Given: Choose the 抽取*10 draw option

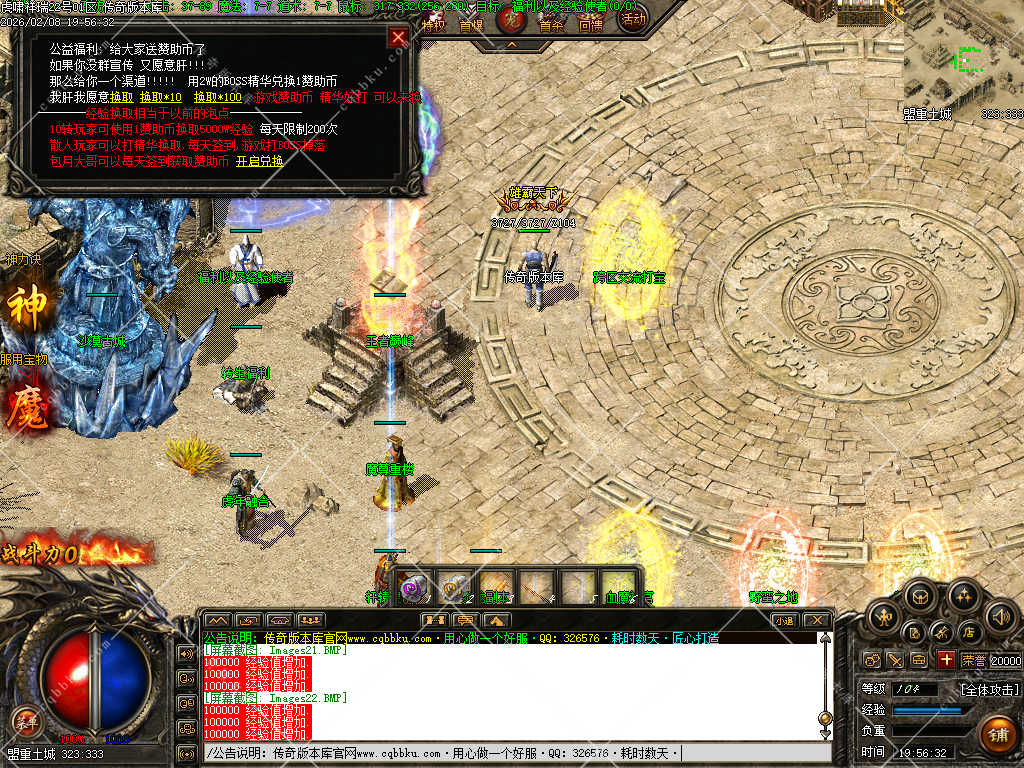Looking at the screenshot, I should [x=160, y=97].
